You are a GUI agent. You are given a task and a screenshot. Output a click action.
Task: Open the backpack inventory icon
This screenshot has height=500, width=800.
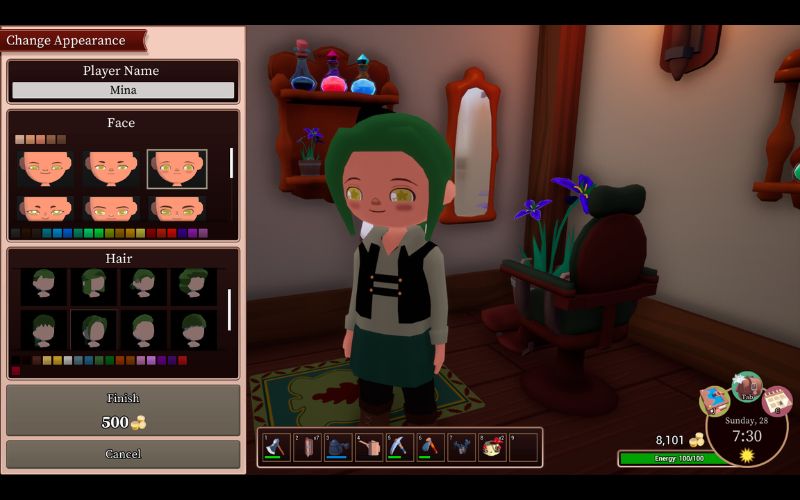point(747,387)
